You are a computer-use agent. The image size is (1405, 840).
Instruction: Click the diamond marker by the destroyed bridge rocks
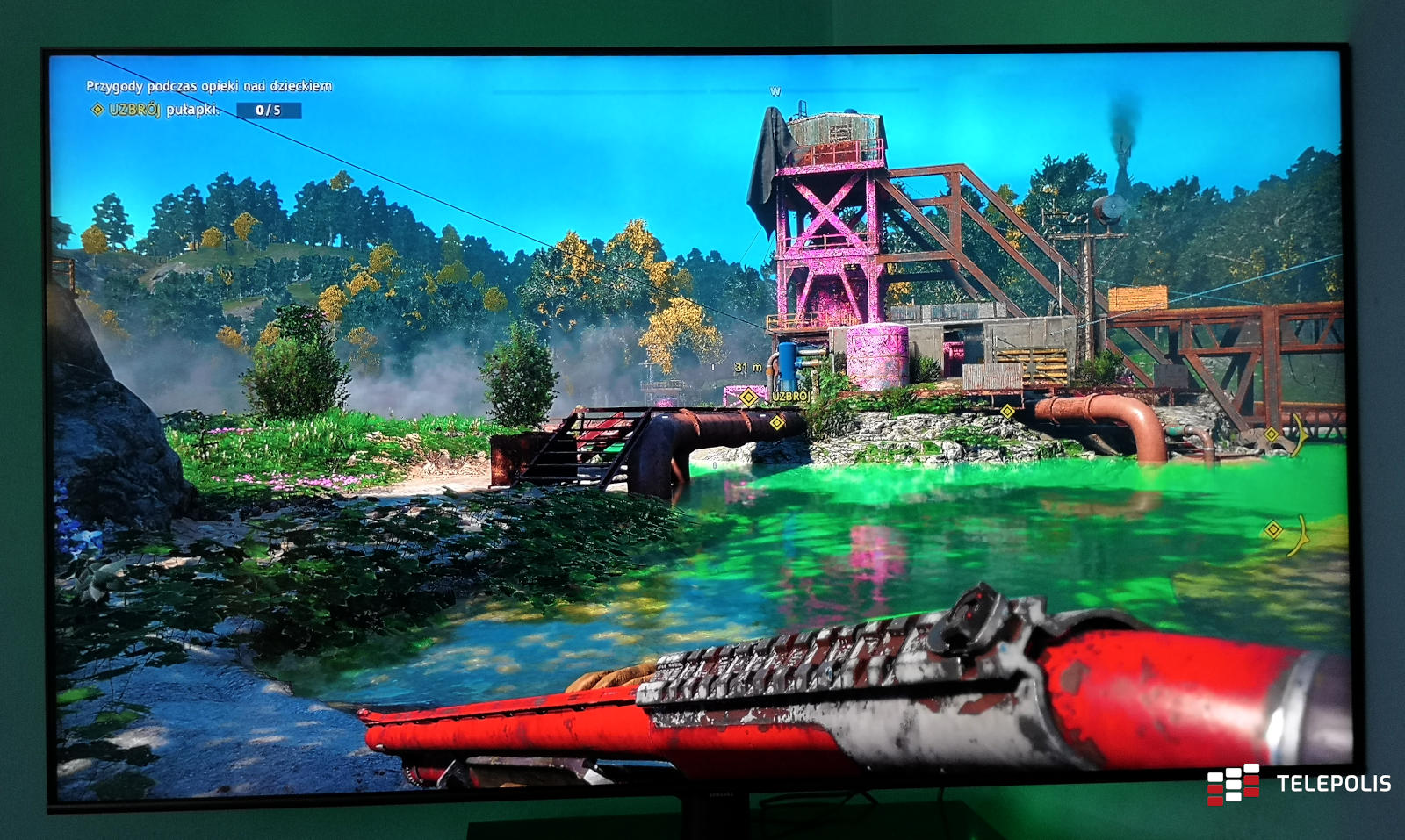[x=1272, y=434]
